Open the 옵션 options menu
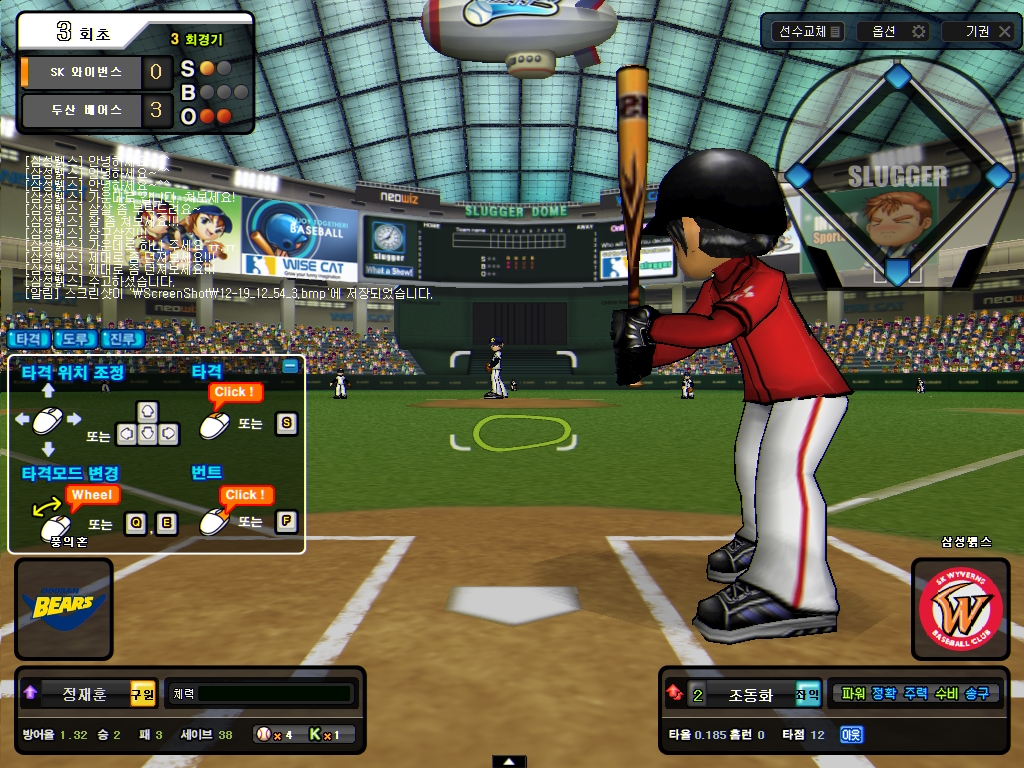This screenshot has width=1024, height=768. point(895,32)
